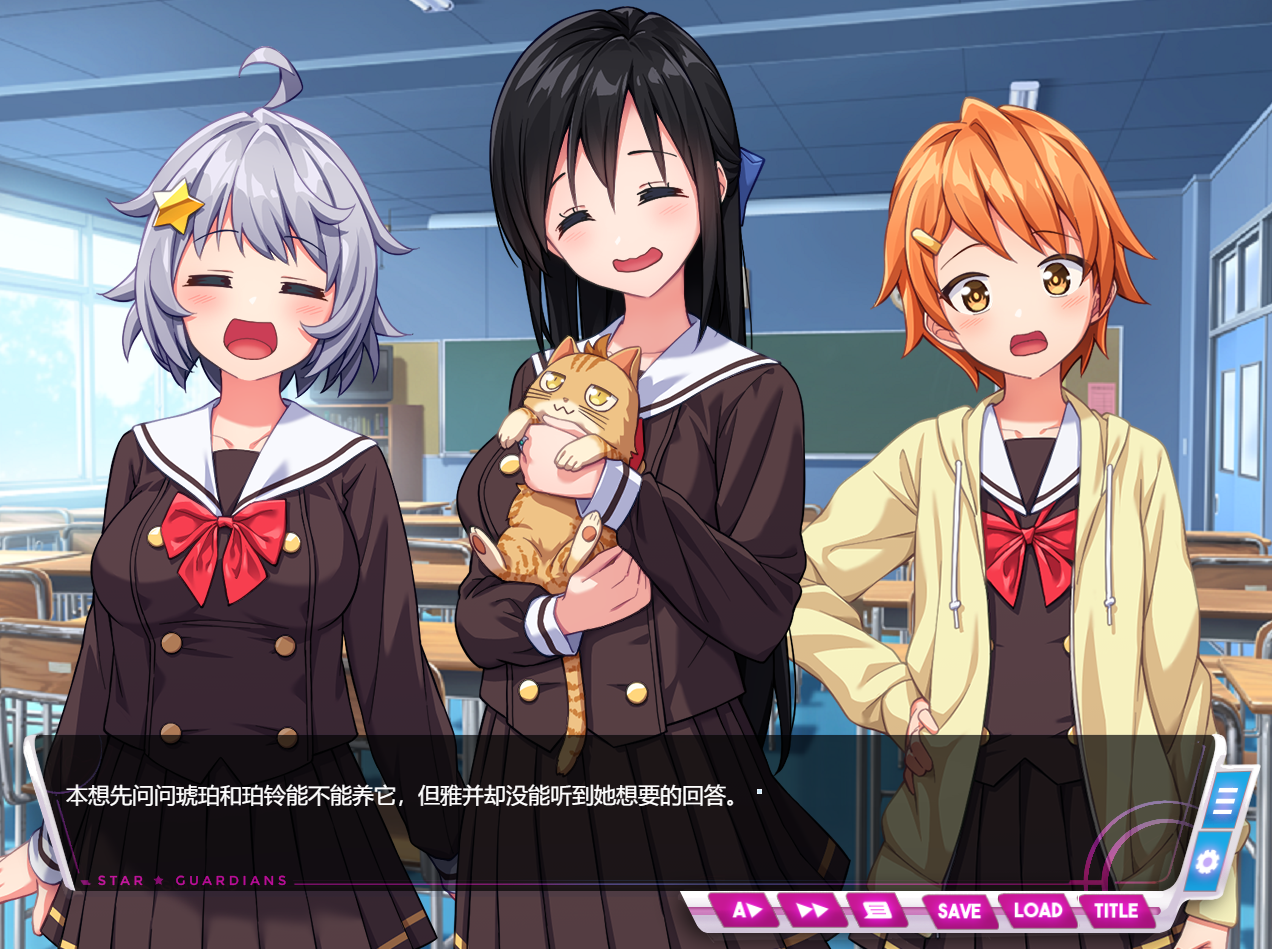Image resolution: width=1272 pixels, height=949 pixels.
Task: Toggle auto-play with the A▶ button
Action: pos(748,910)
